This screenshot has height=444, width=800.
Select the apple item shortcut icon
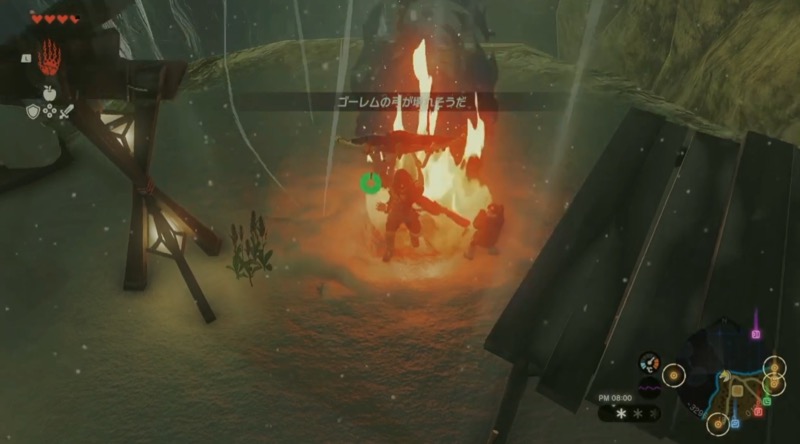(x=49, y=93)
